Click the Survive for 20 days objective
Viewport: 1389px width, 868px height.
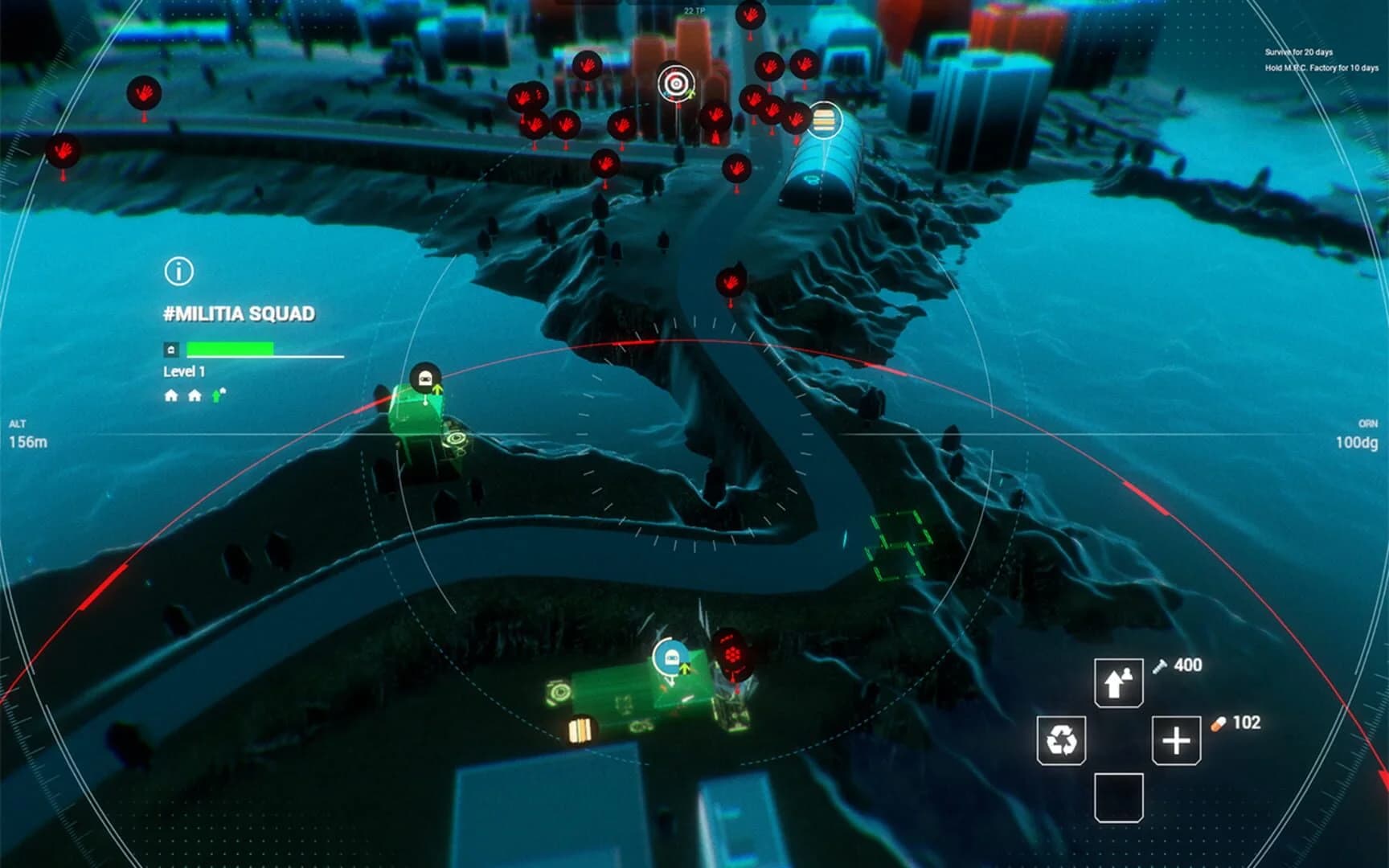[1300, 50]
